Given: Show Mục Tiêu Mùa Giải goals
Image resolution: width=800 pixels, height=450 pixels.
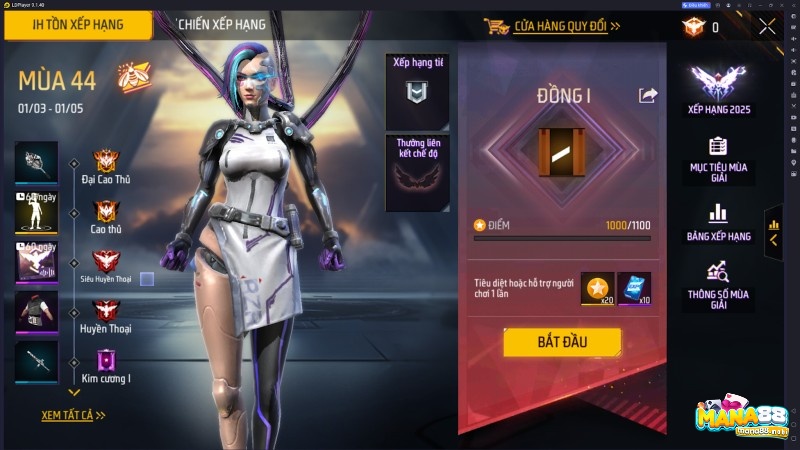Looking at the screenshot, I should click(x=718, y=160).
